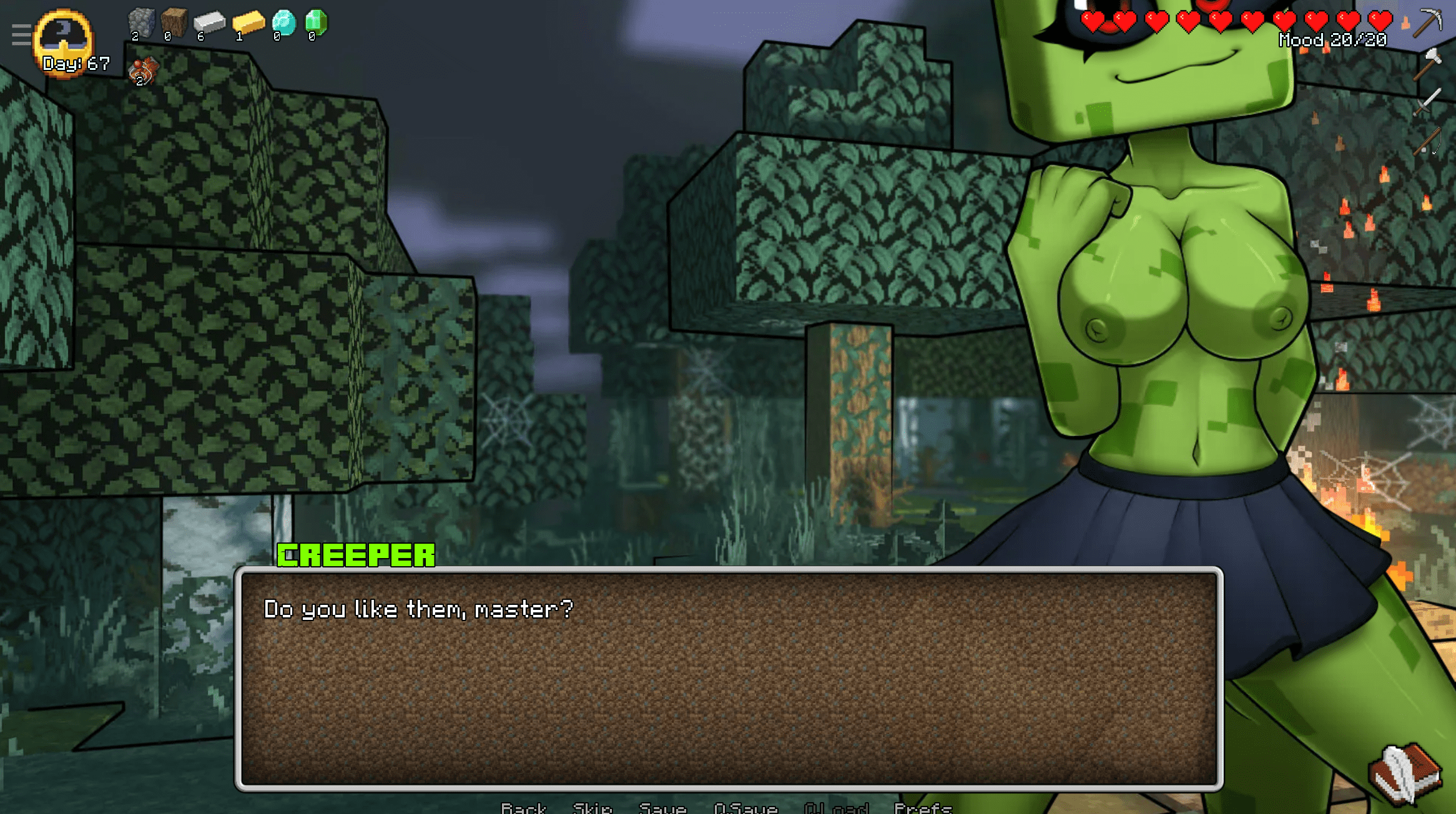Image resolution: width=1456 pixels, height=814 pixels.
Task: Advance the Creeper dialogue box
Action: tap(728, 678)
